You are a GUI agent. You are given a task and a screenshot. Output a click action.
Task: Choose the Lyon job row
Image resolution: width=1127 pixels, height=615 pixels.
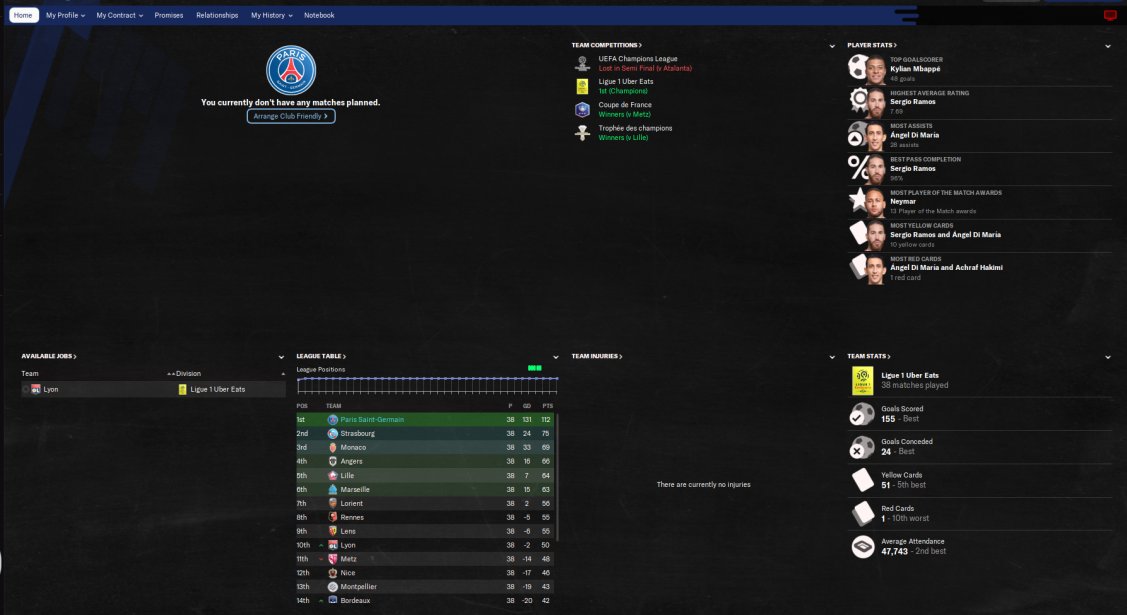coord(51,389)
